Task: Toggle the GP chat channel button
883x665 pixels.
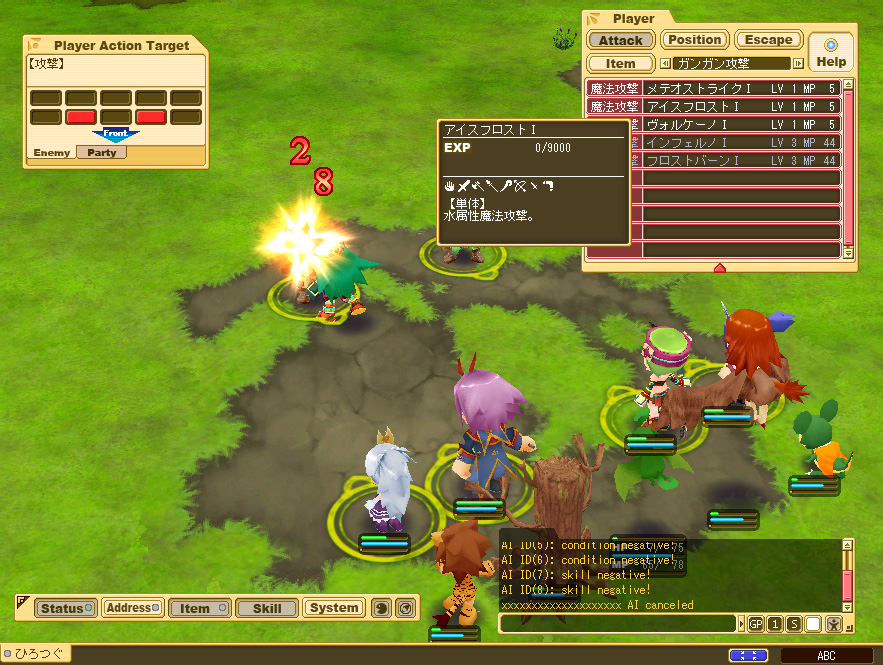Action: 755,624
